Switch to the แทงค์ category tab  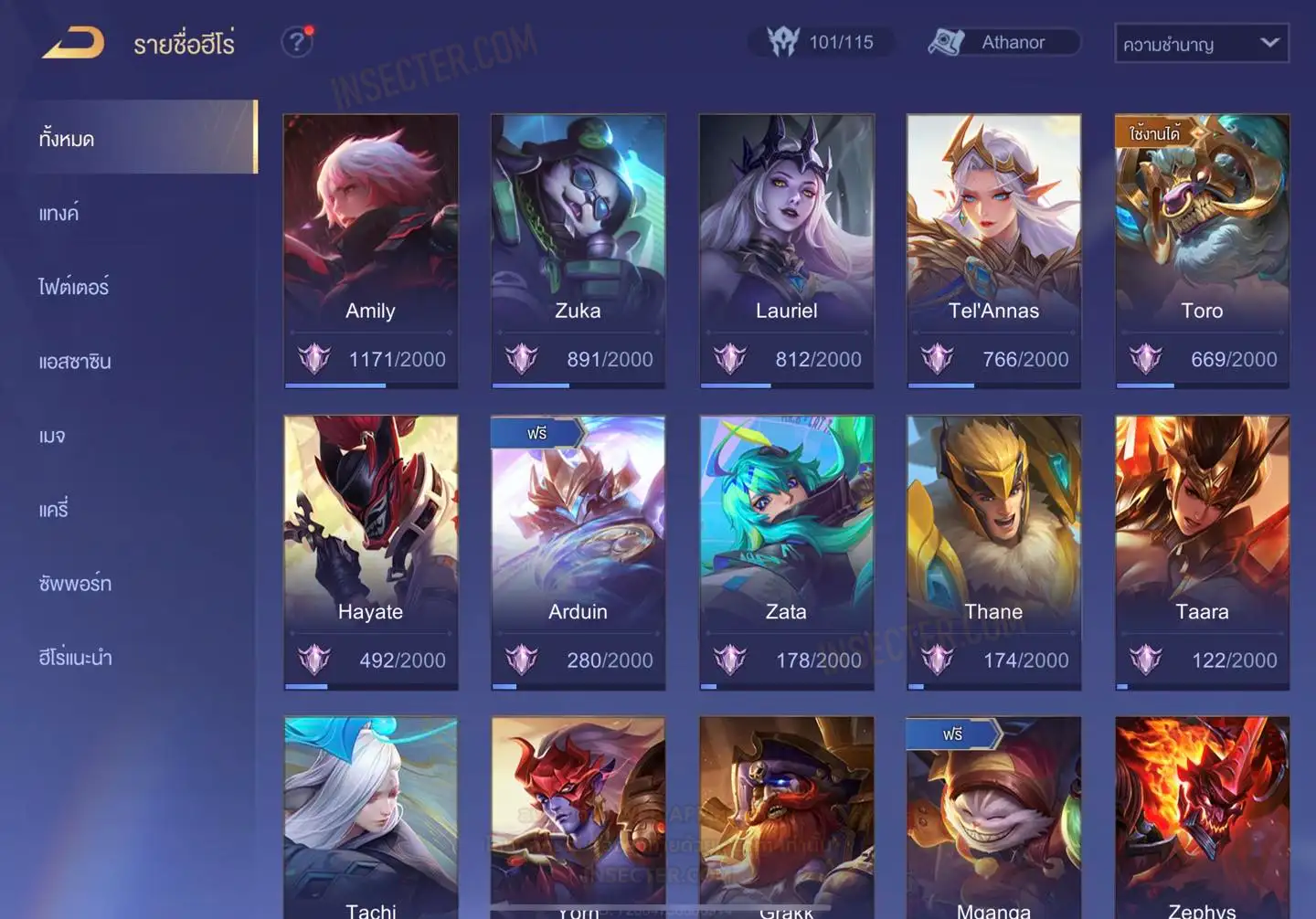pos(59,214)
